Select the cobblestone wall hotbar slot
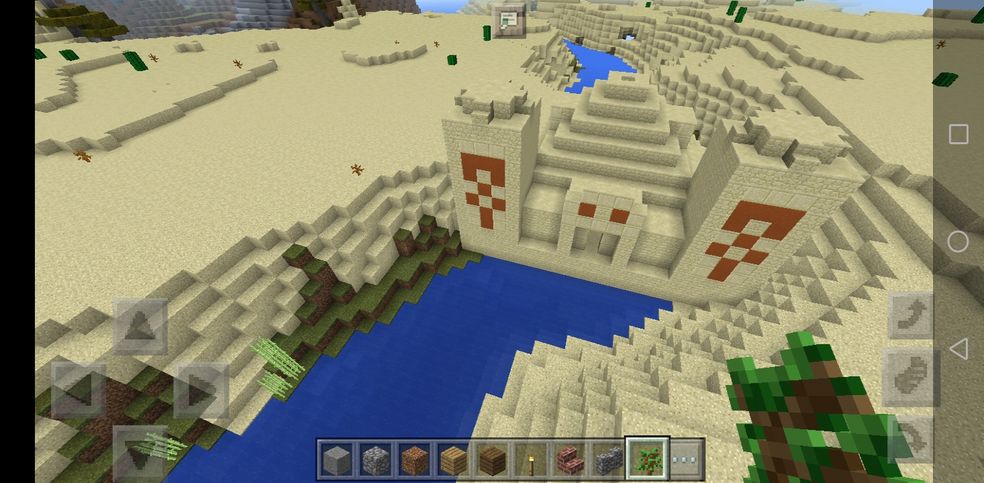This screenshot has width=984, height=483. [x=608, y=459]
